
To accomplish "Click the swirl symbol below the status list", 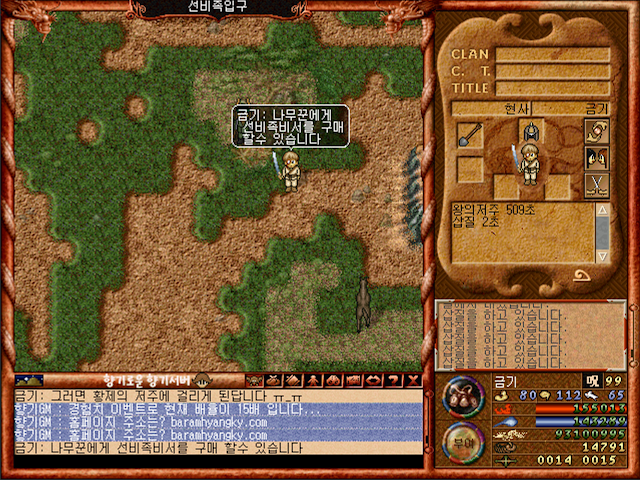I will (x=582, y=275).
